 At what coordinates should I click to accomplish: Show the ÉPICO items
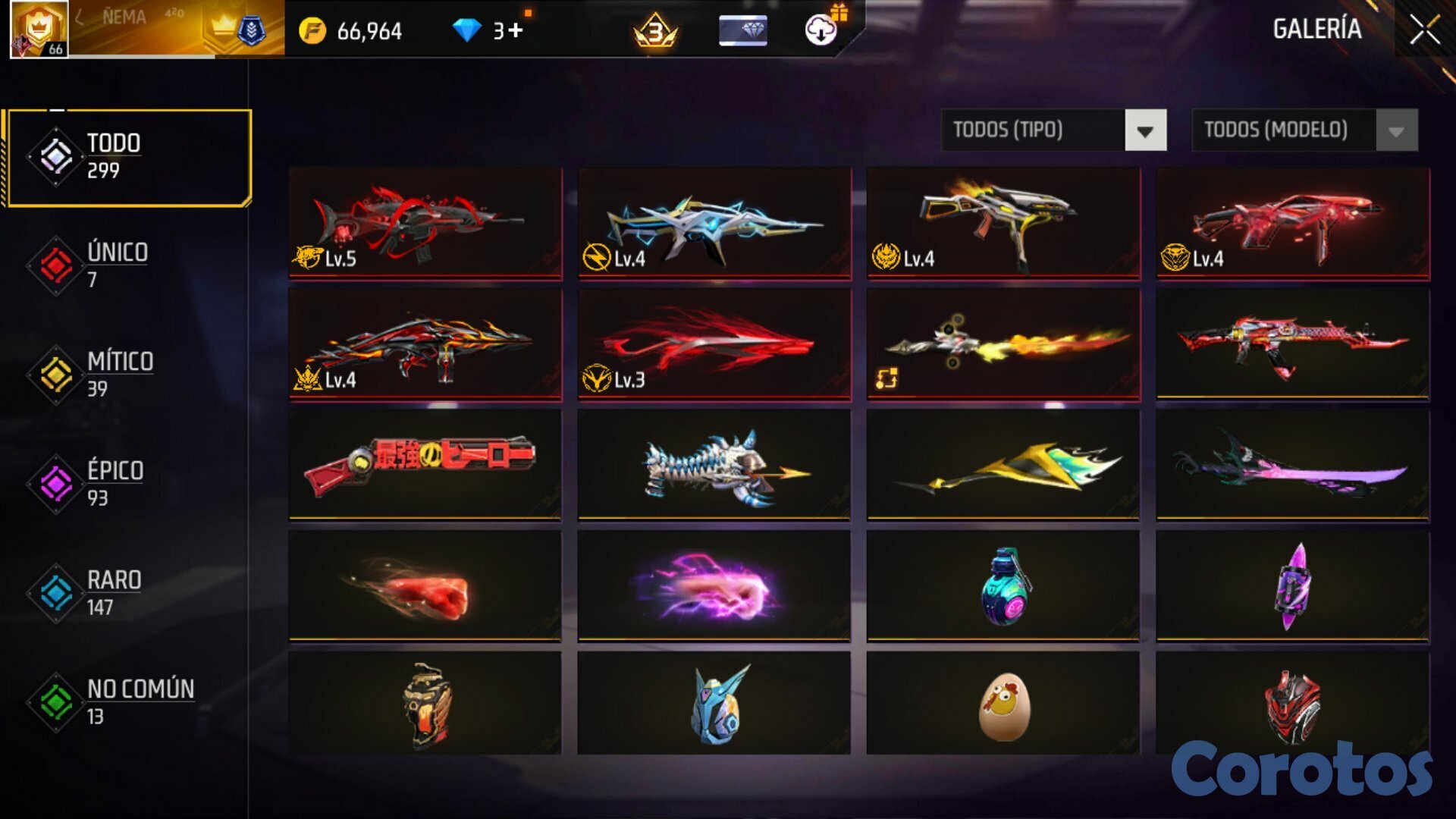tap(114, 484)
